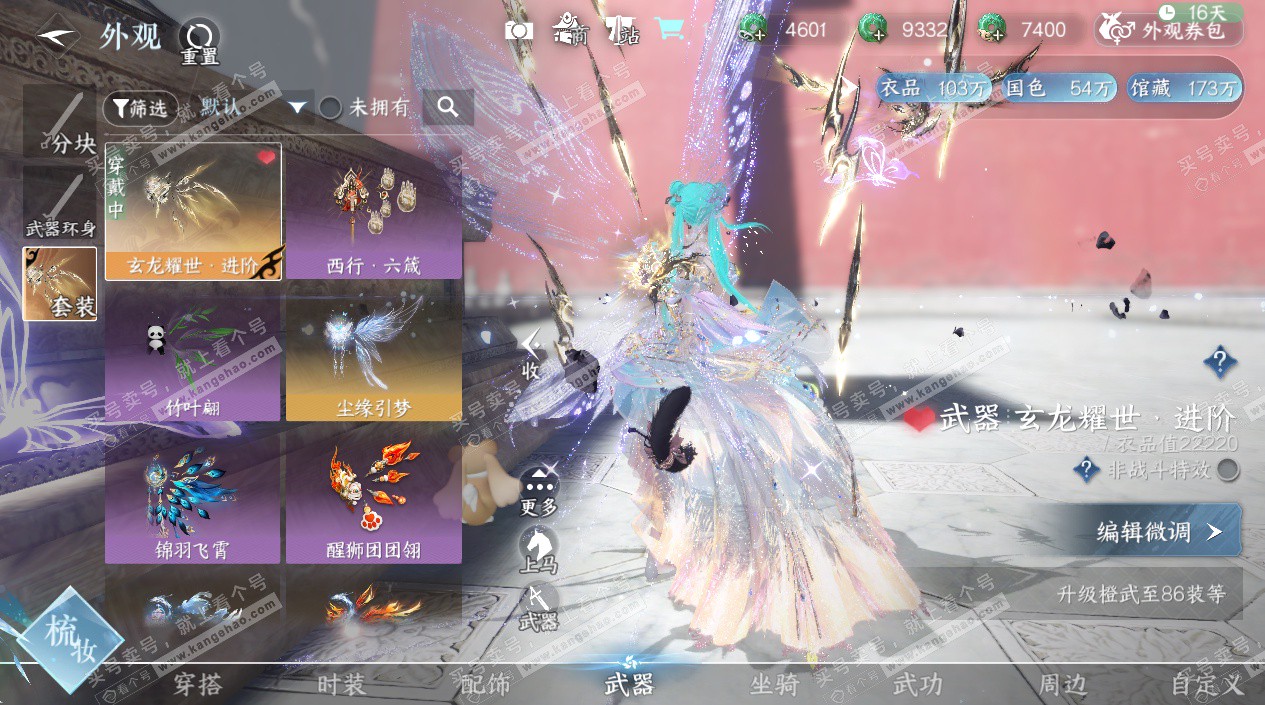Select the 武器环身 category
Image resolution: width=1265 pixels, height=705 pixels.
point(61,205)
